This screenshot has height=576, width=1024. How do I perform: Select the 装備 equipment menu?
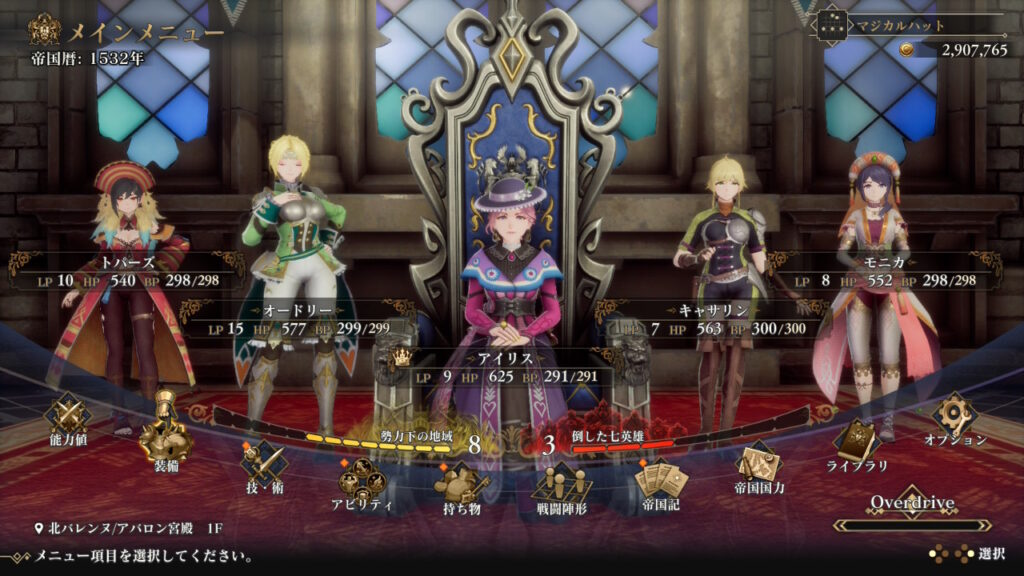[x=165, y=441]
